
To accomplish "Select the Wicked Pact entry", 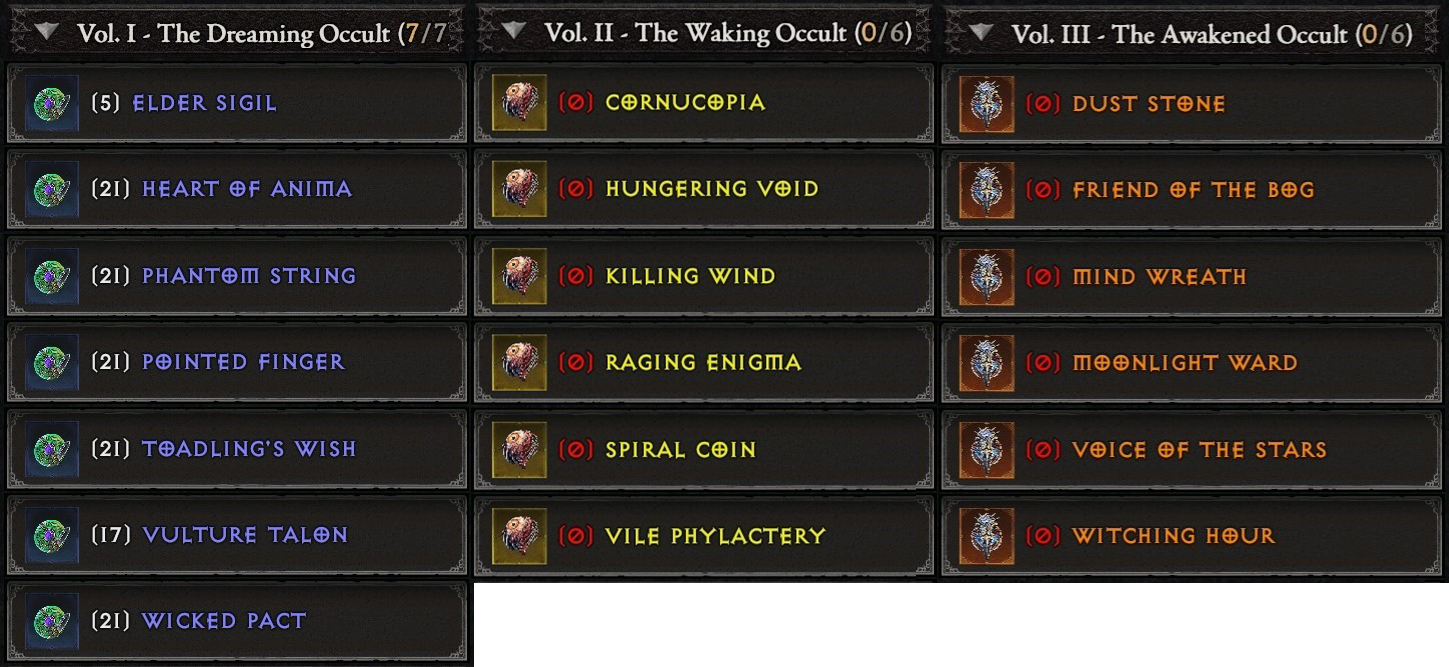I will [236, 621].
